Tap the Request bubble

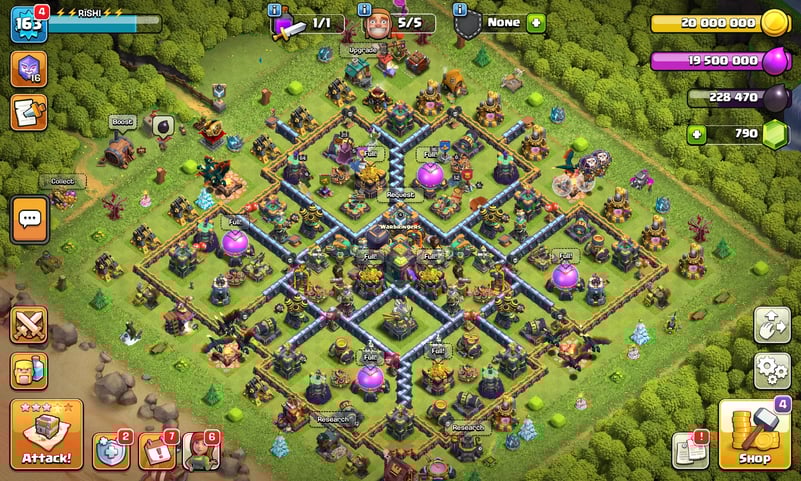(x=399, y=195)
